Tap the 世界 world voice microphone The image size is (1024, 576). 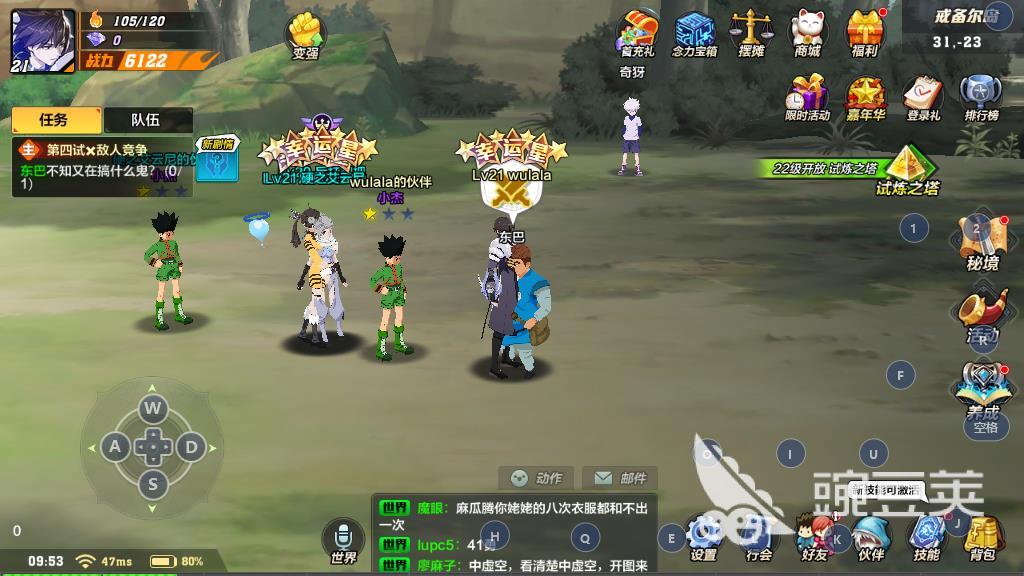[x=343, y=538]
